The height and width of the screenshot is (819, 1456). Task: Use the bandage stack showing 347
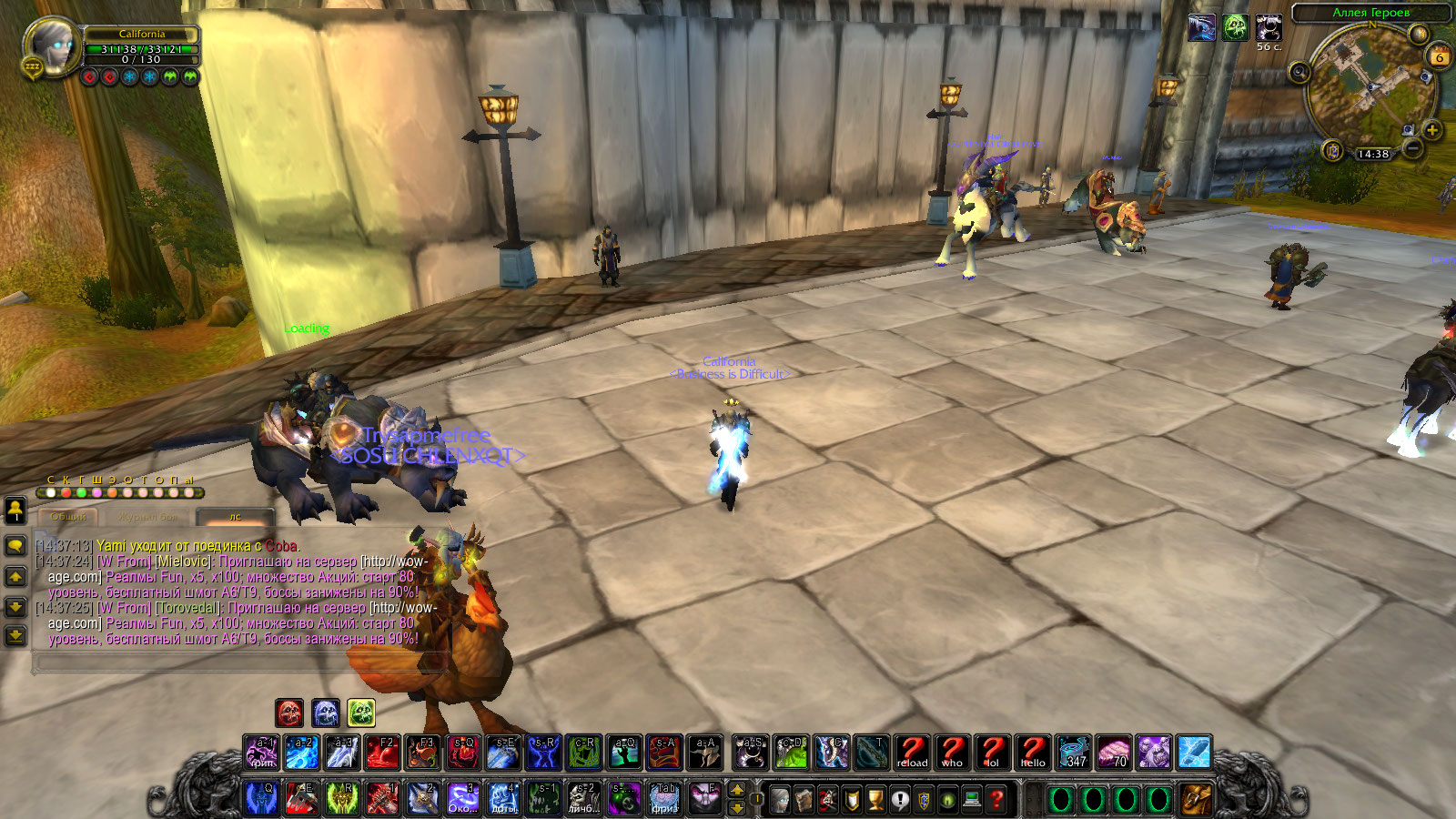[1074, 753]
